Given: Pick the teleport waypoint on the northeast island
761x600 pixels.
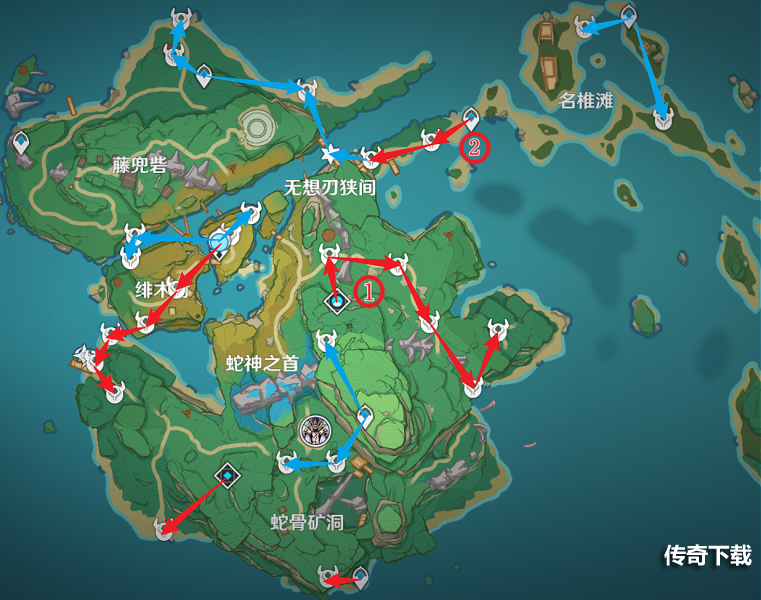Looking at the screenshot, I should coord(628,15).
